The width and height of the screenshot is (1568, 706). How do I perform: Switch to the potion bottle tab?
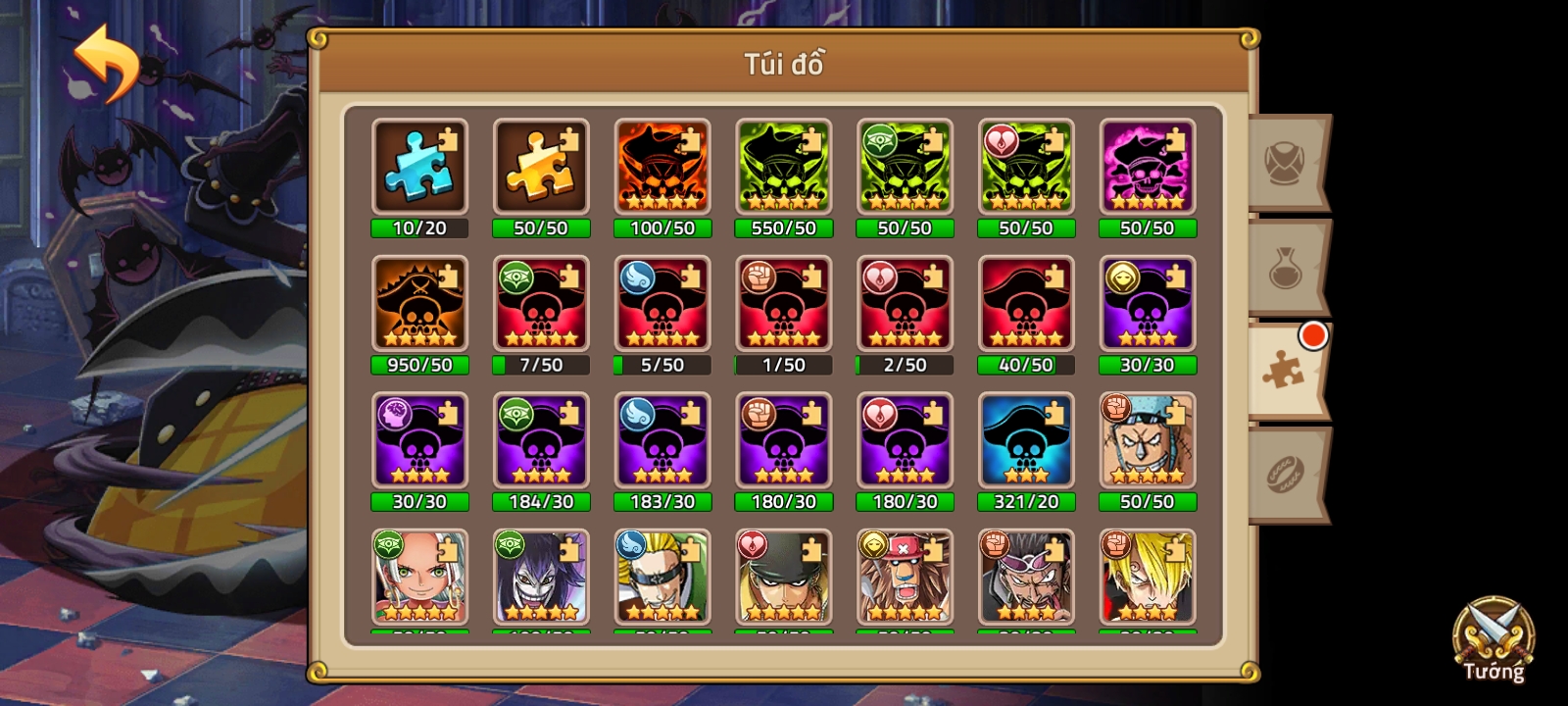[x=1287, y=267]
